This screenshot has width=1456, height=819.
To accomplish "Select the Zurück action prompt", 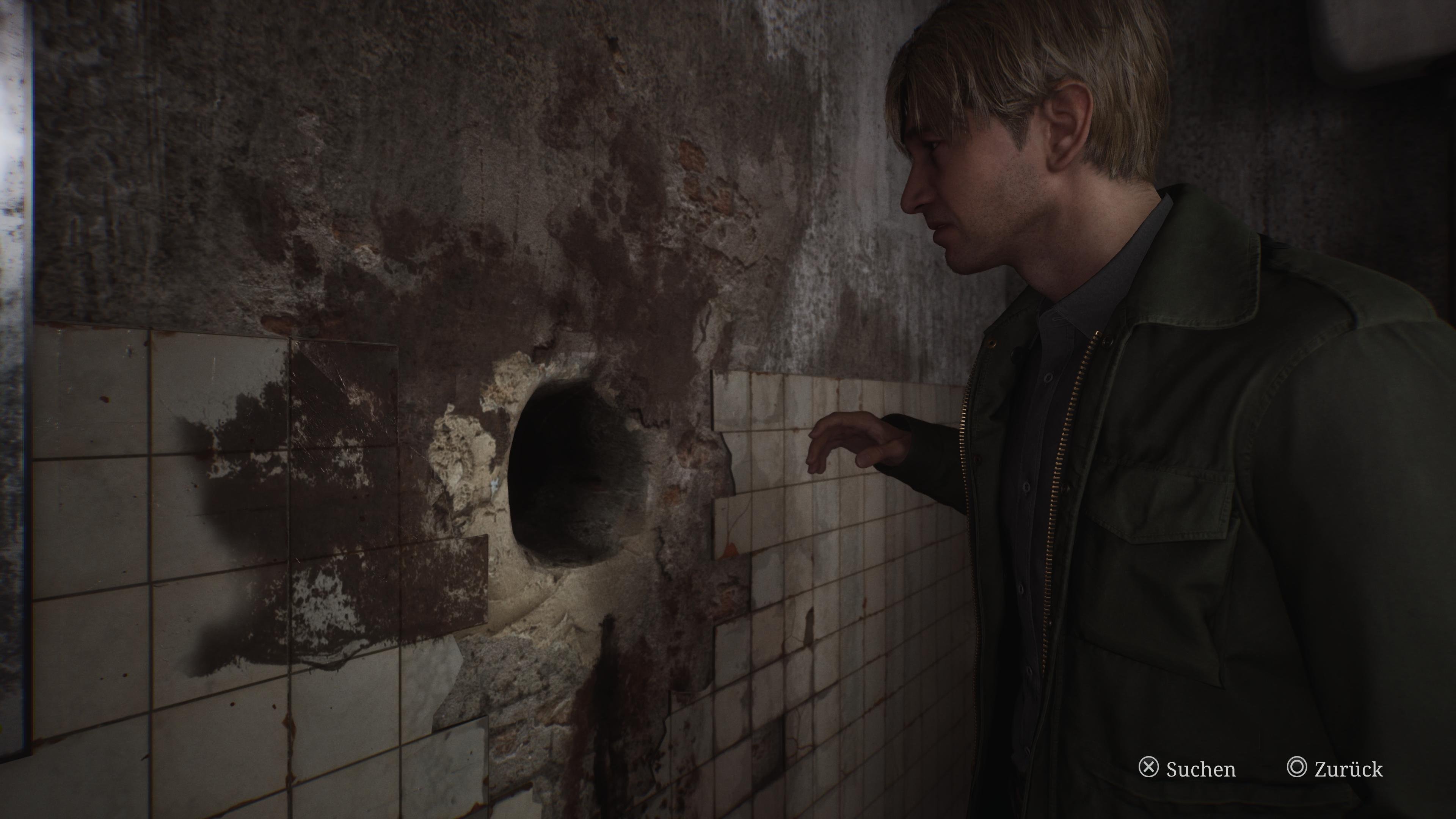I will 1354,769.
